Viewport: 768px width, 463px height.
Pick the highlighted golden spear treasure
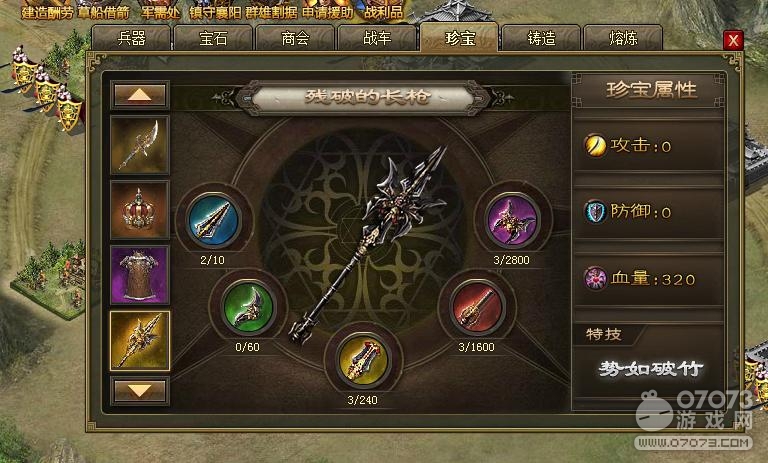click(139, 339)
